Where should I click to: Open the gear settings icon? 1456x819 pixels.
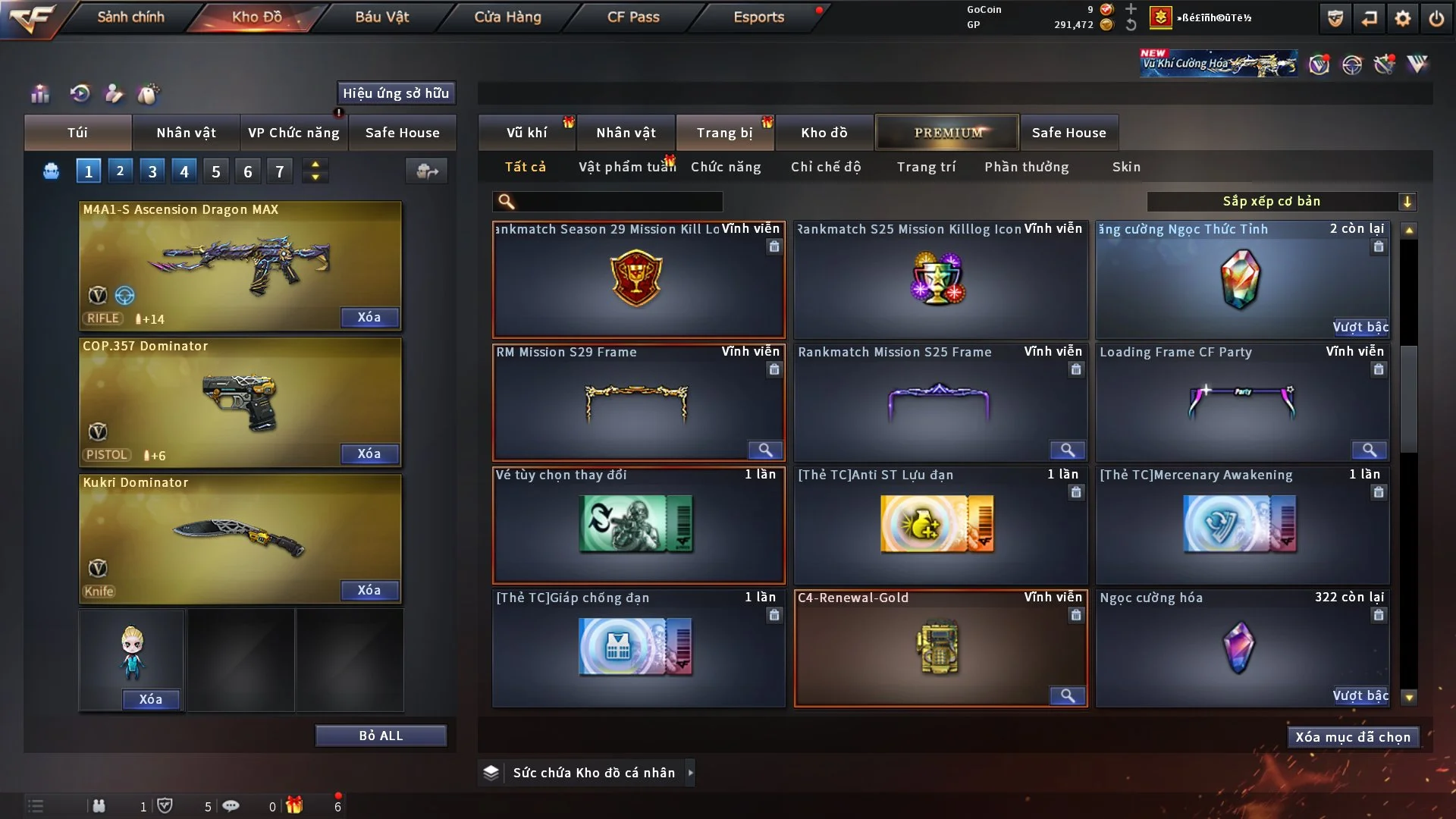1403,18
